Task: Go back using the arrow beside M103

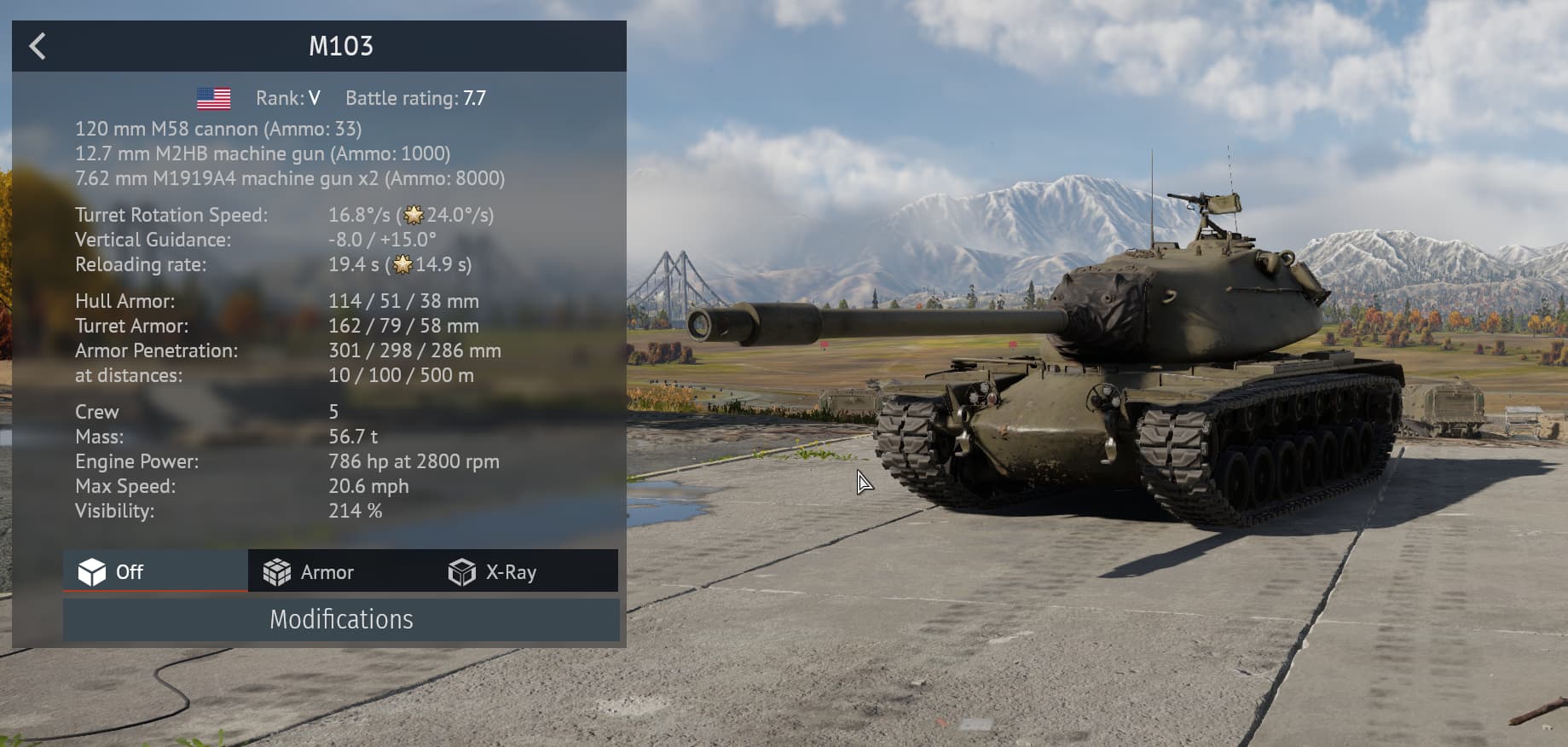Action: coord(38,46)
